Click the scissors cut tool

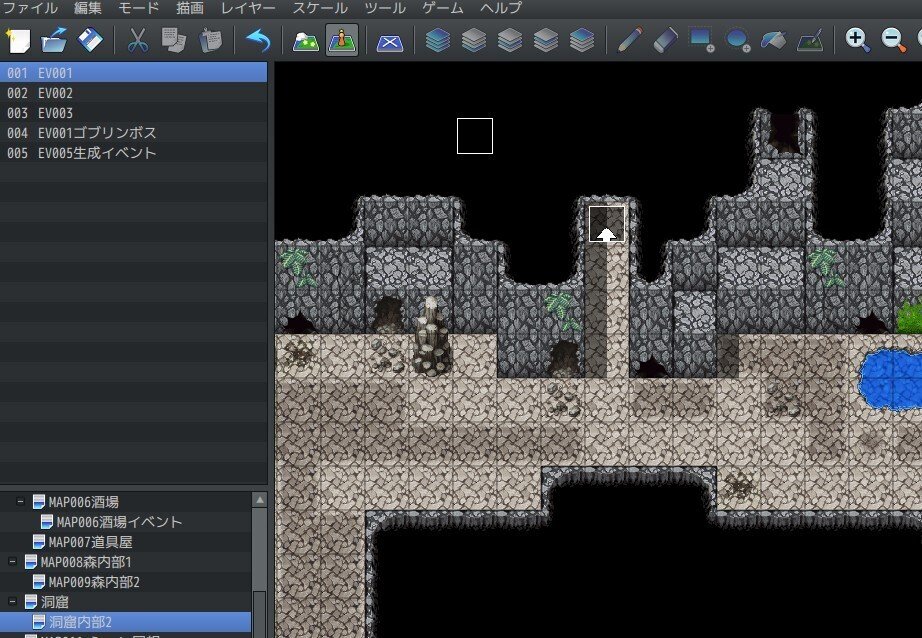click(138, 41)
